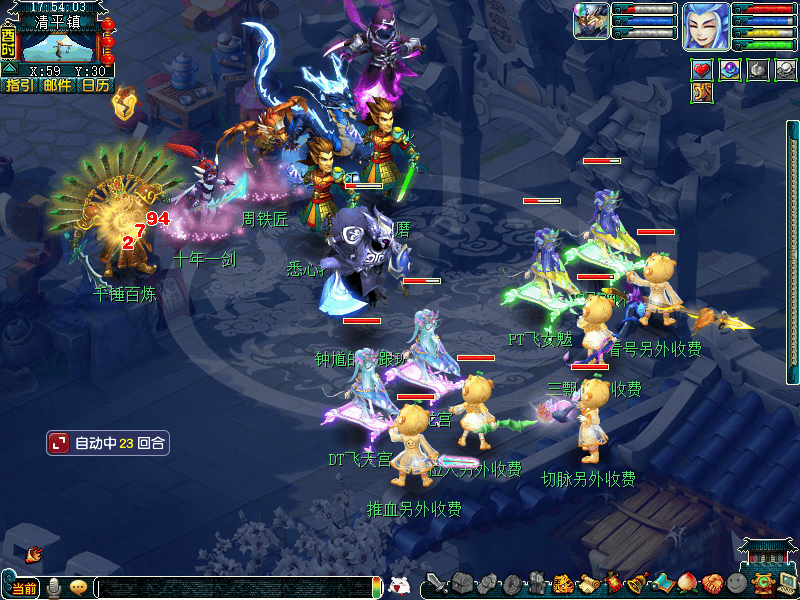800x600 pixels.
Task: Select the armored pet portrait
Action: click(x=591, y=21)
